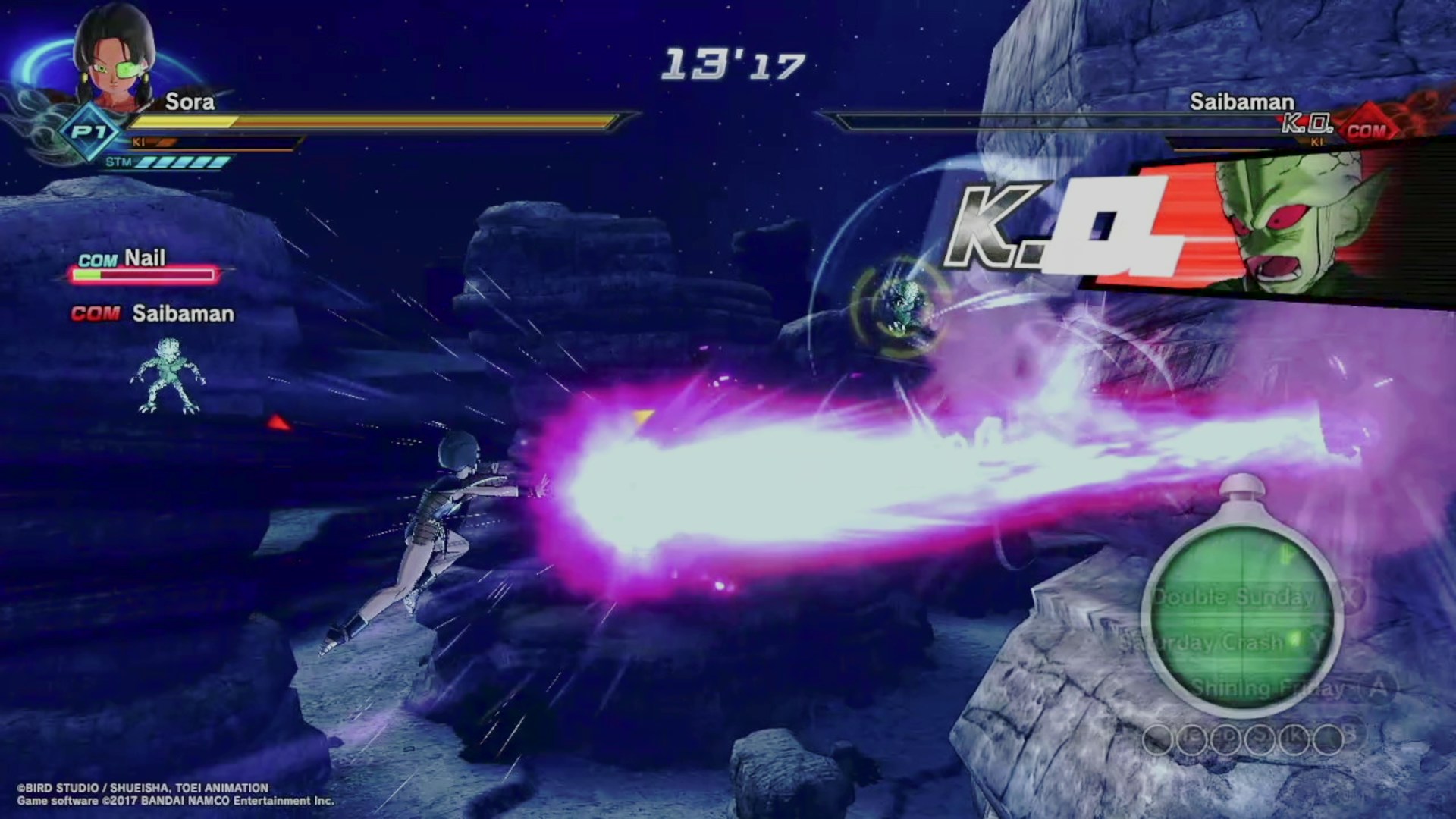Screen dimensions: 1456x819
Task: Select the Double Sunday skill entry
Action: click(x=1234, y=597)
